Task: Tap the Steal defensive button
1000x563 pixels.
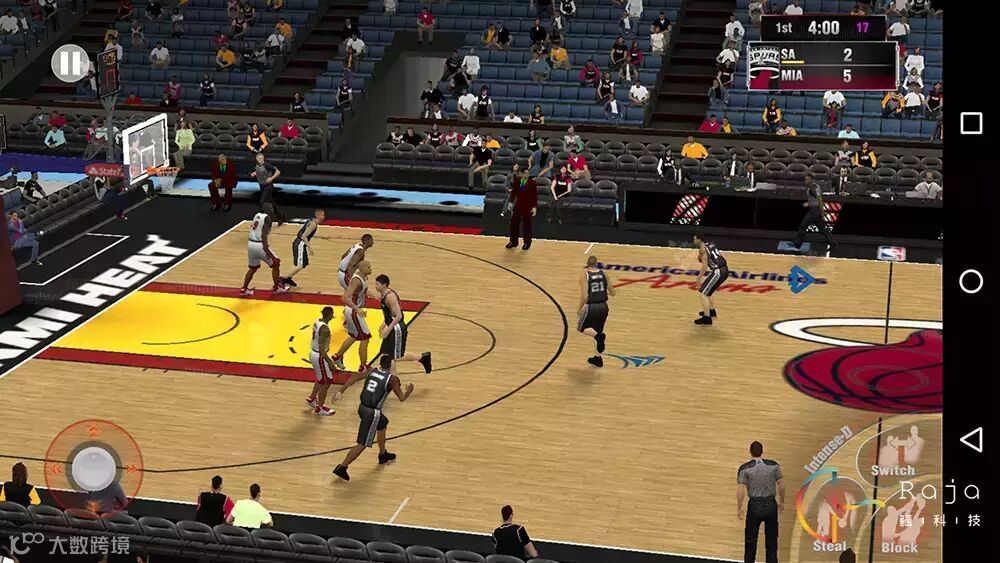Action: [x=829, y=516]
